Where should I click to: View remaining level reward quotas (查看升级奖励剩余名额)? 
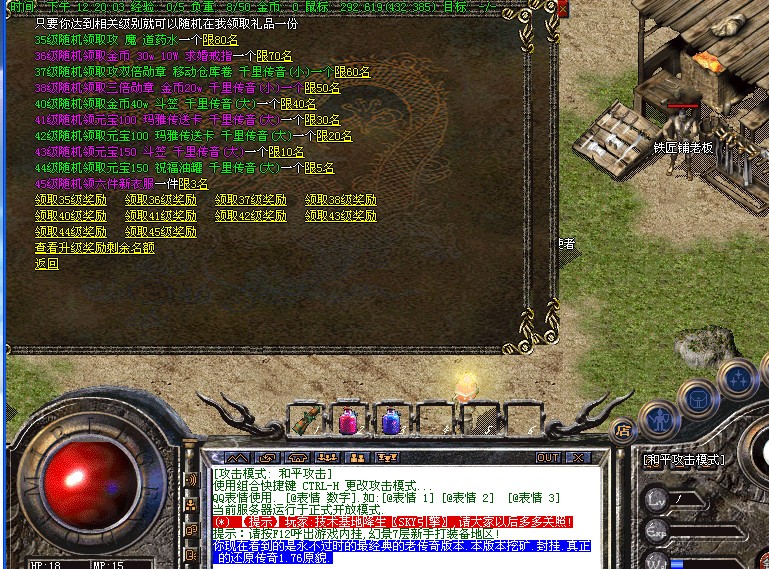pos(95,248)
